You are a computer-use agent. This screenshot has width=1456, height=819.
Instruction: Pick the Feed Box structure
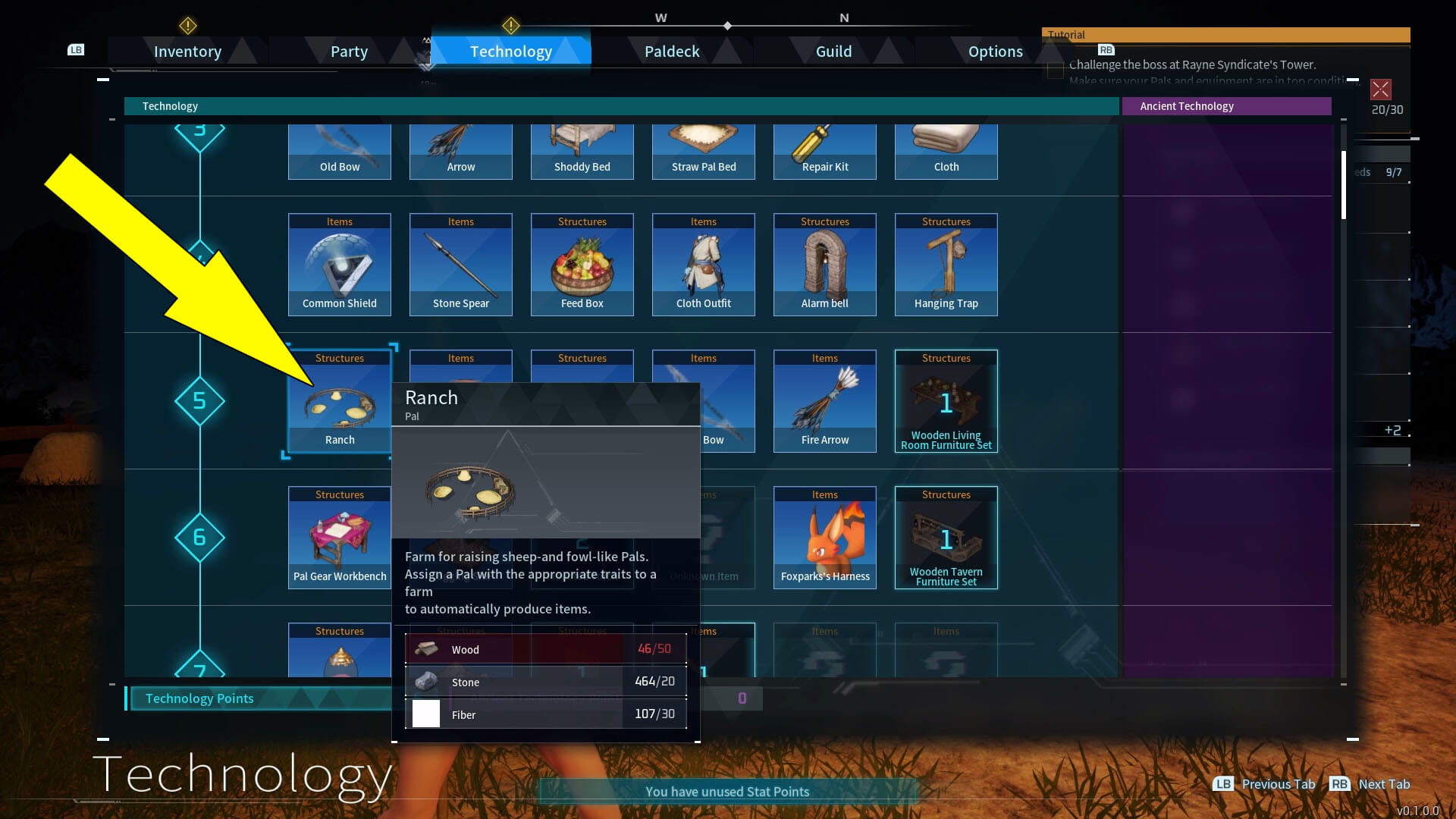[582, 265]
